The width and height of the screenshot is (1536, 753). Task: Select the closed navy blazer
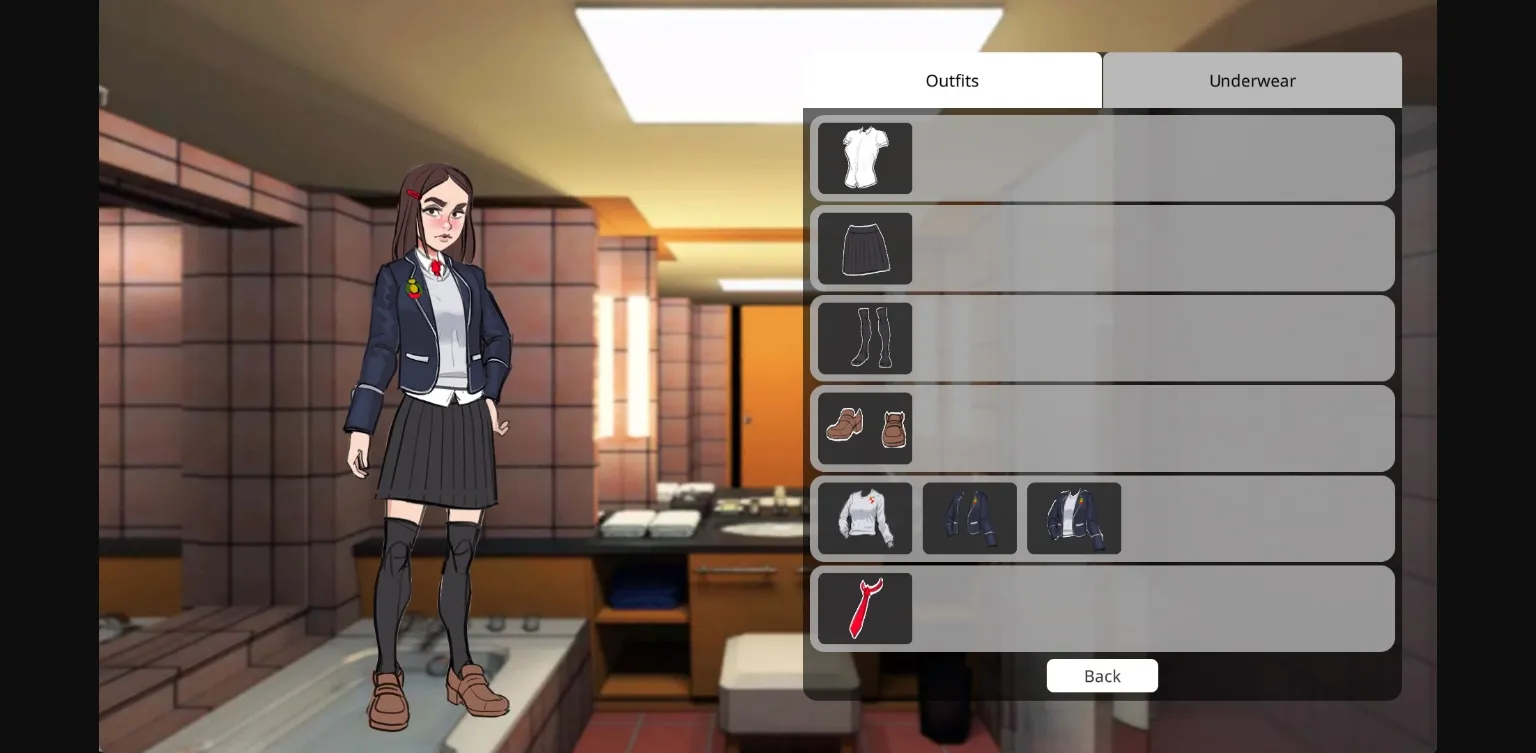pos(969,518)
